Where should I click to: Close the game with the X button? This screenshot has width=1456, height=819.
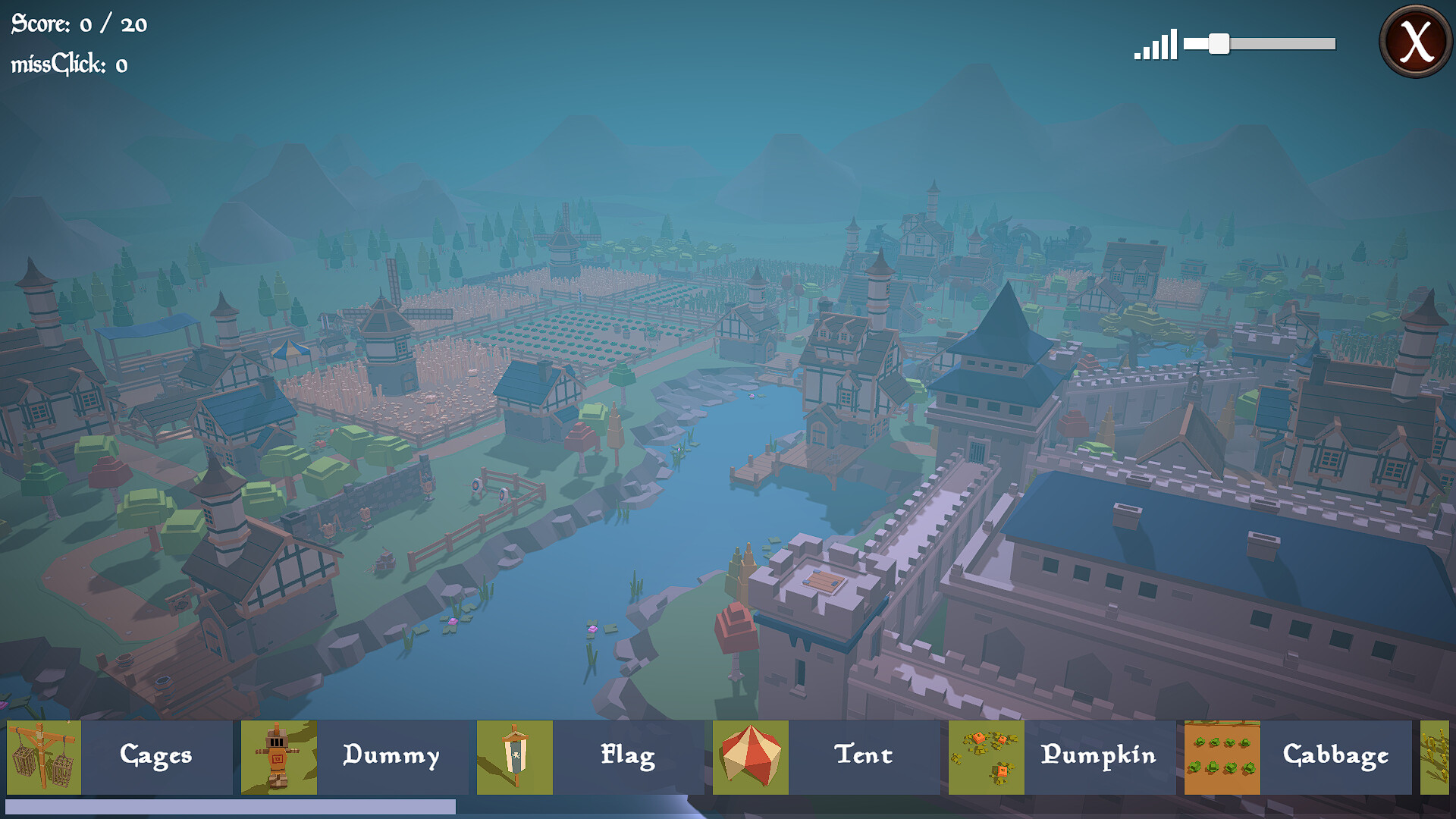pyautogui.click(x=1415, y=42)
